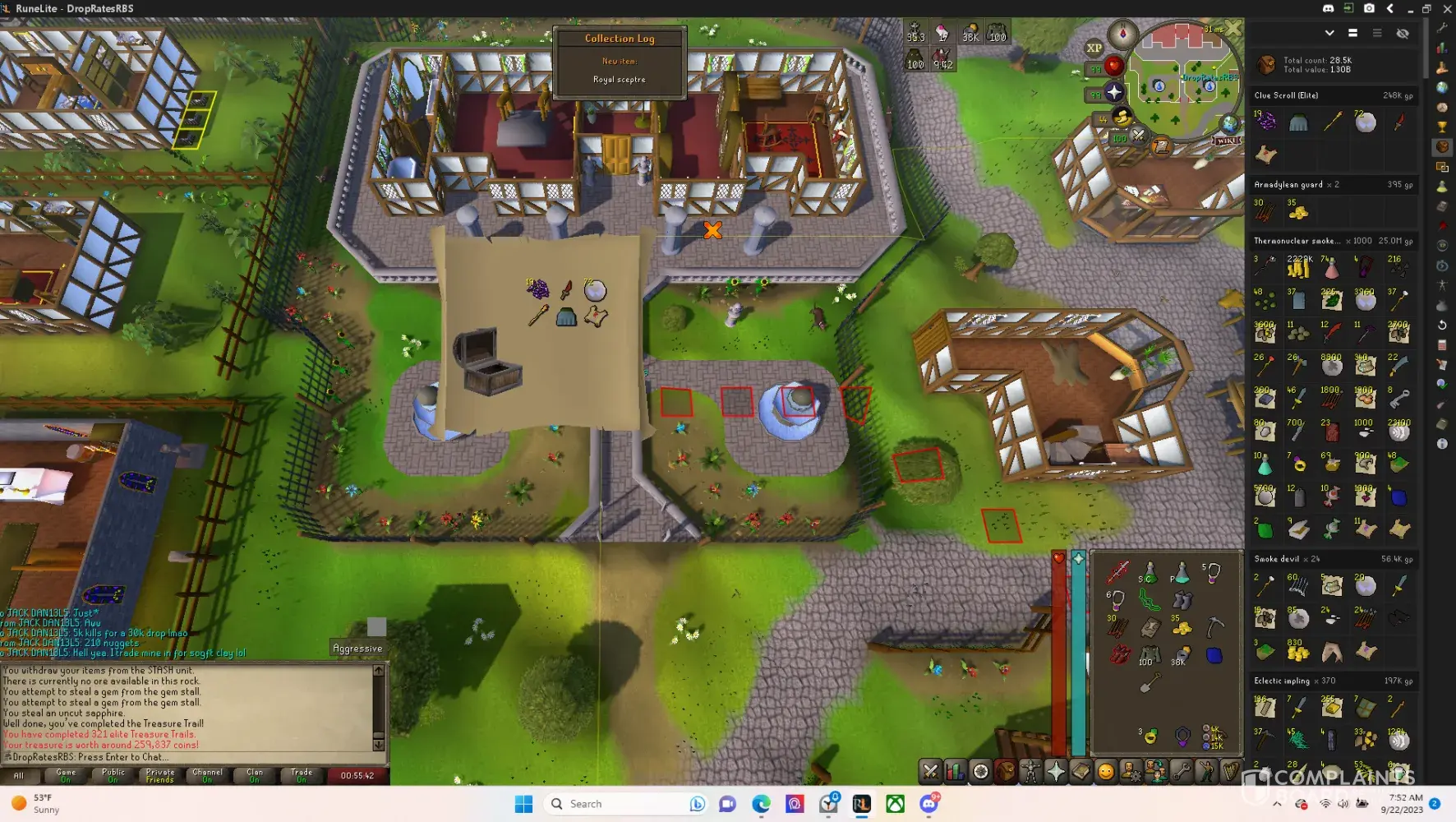Open Windows Start menu
Image resolution: width=1456 pixels, height=822 pixels.
point(523,804)
